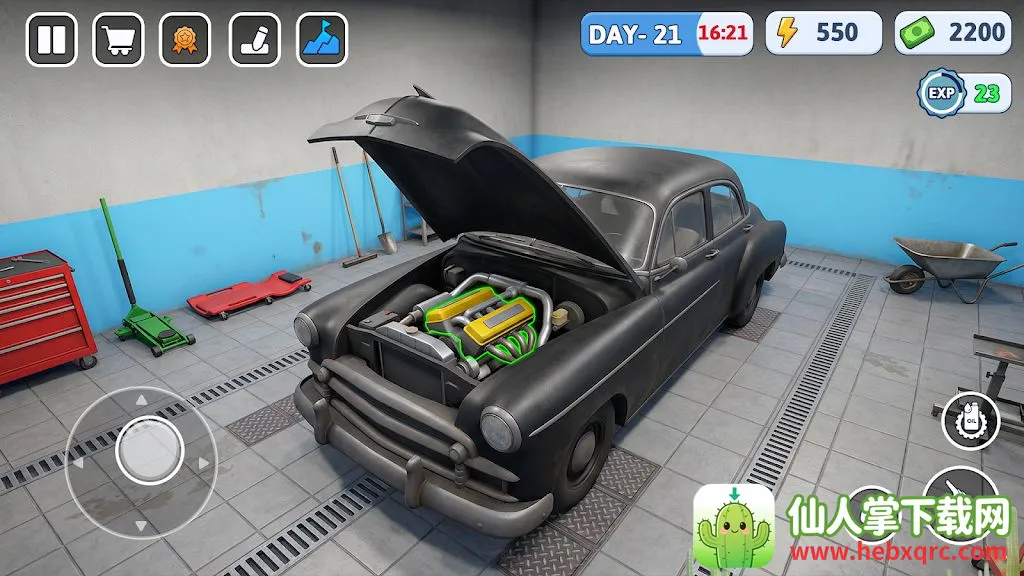
Task: Open the orange award ribbon achievements
Action: (x=186, y=40)
